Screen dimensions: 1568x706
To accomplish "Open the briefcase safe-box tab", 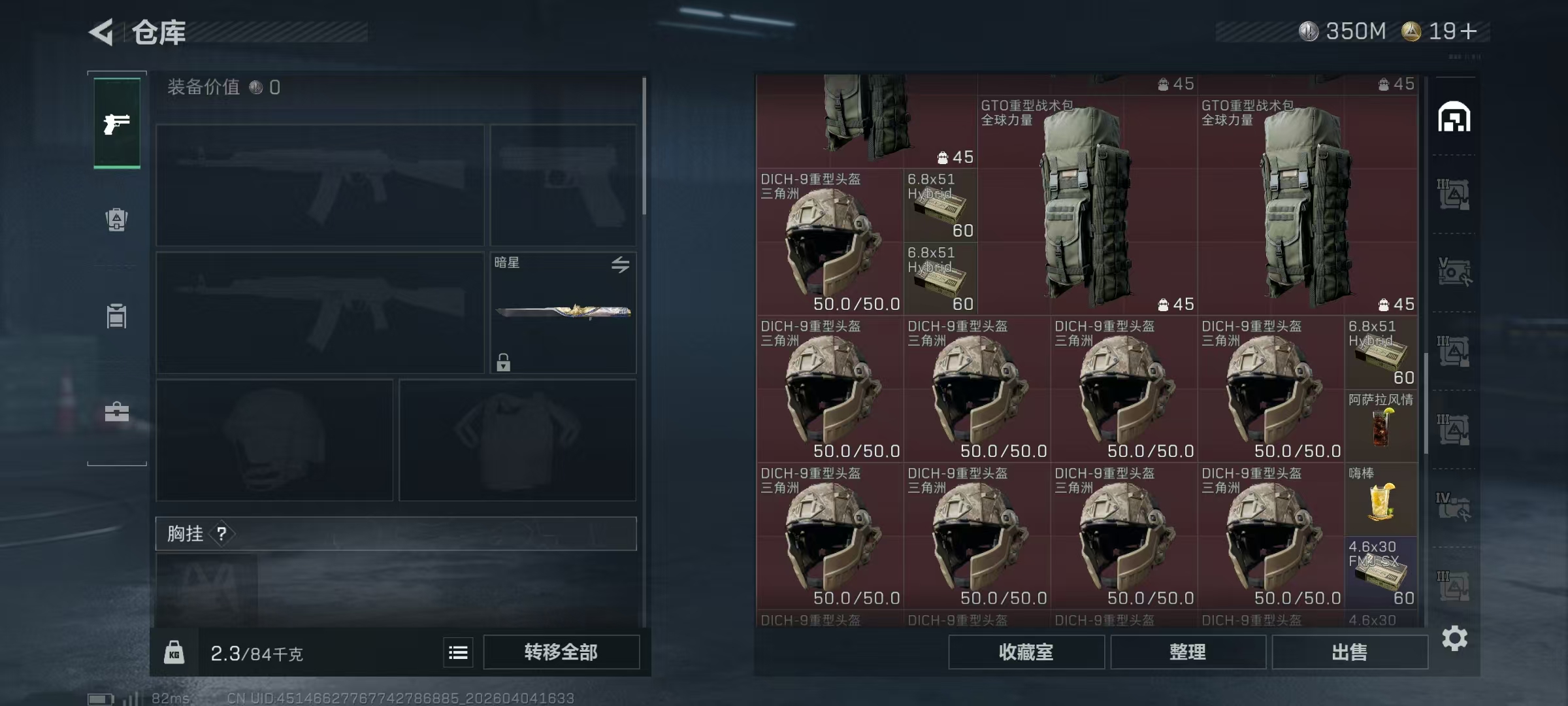I will click(117, 412).
